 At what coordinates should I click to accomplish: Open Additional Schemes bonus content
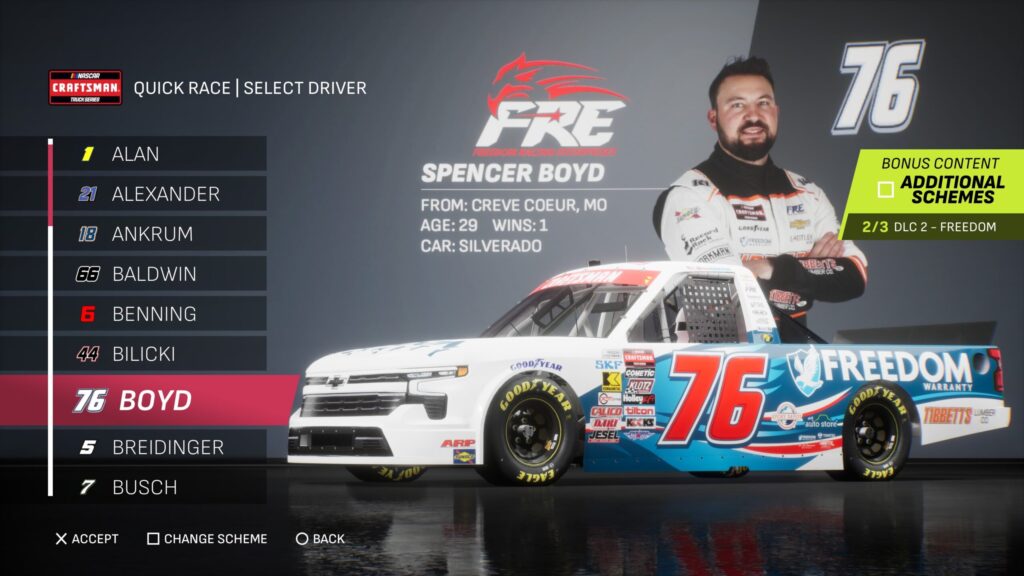coord(940,188)
